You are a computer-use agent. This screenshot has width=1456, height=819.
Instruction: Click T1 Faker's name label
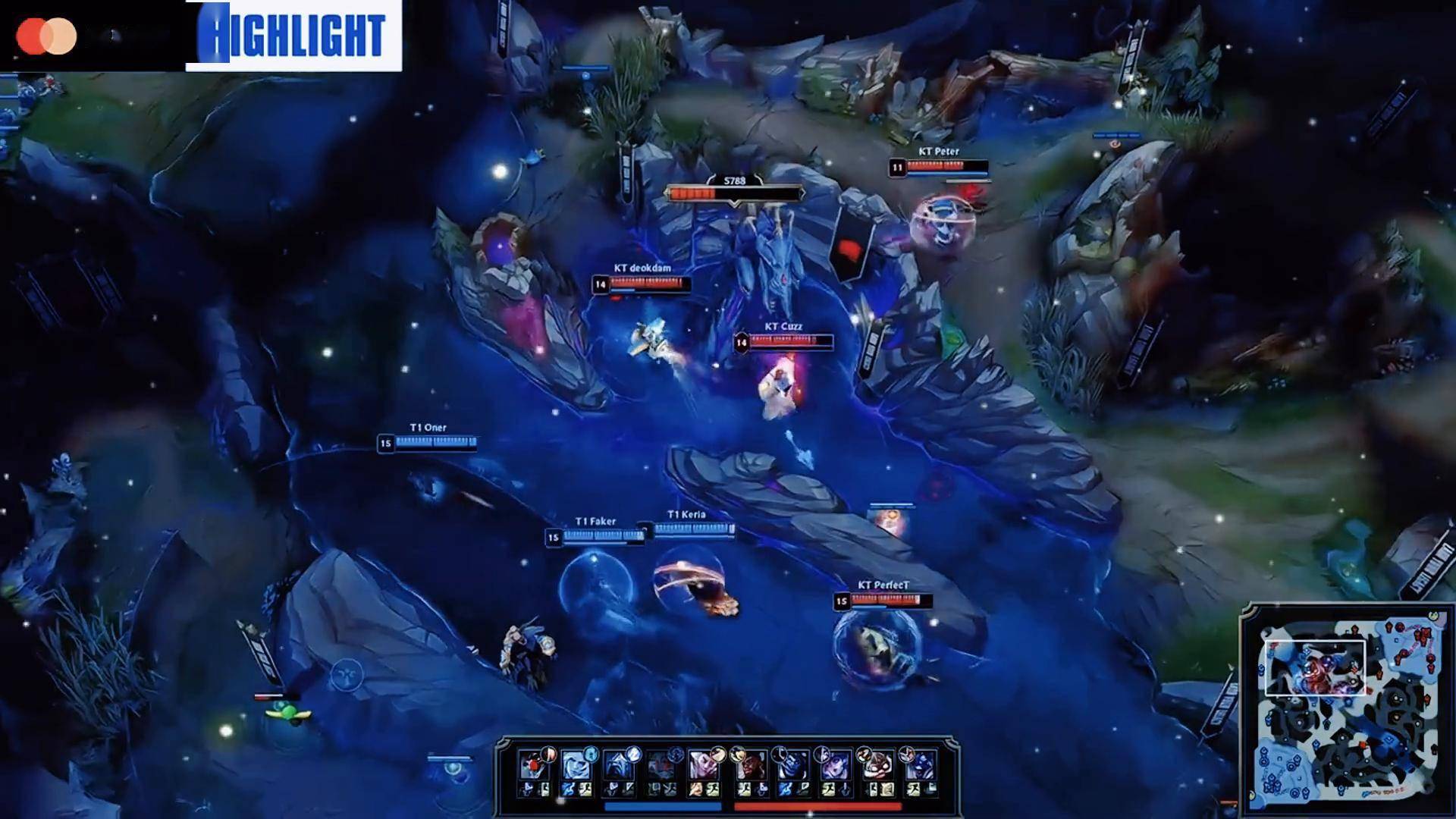click(596, 519)
